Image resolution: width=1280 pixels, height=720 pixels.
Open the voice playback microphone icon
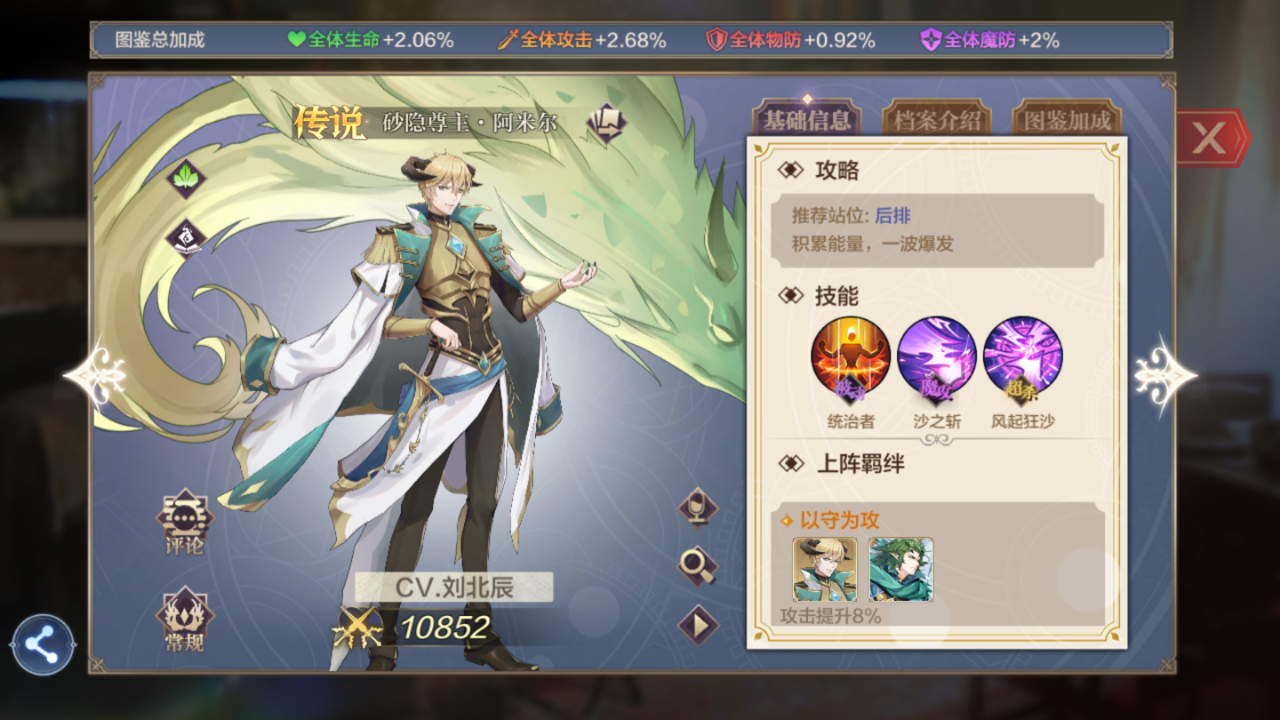point(697,510)
